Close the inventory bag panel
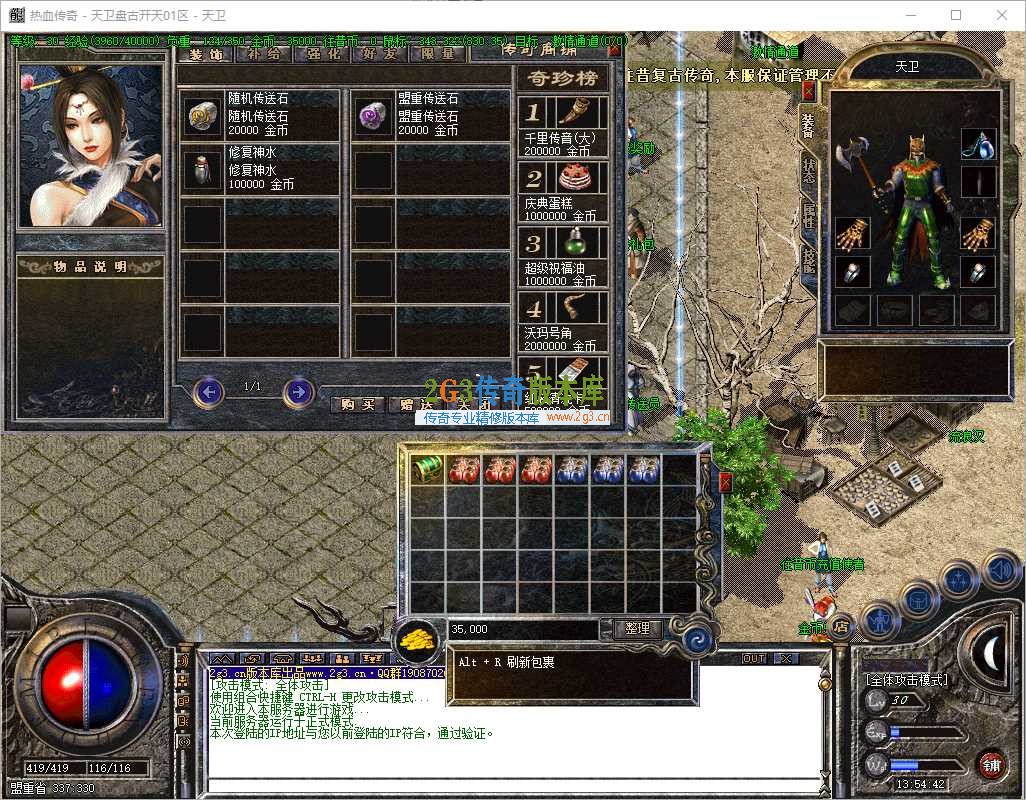The height and width of the screenshot is (800, 1026). point(725,482)
